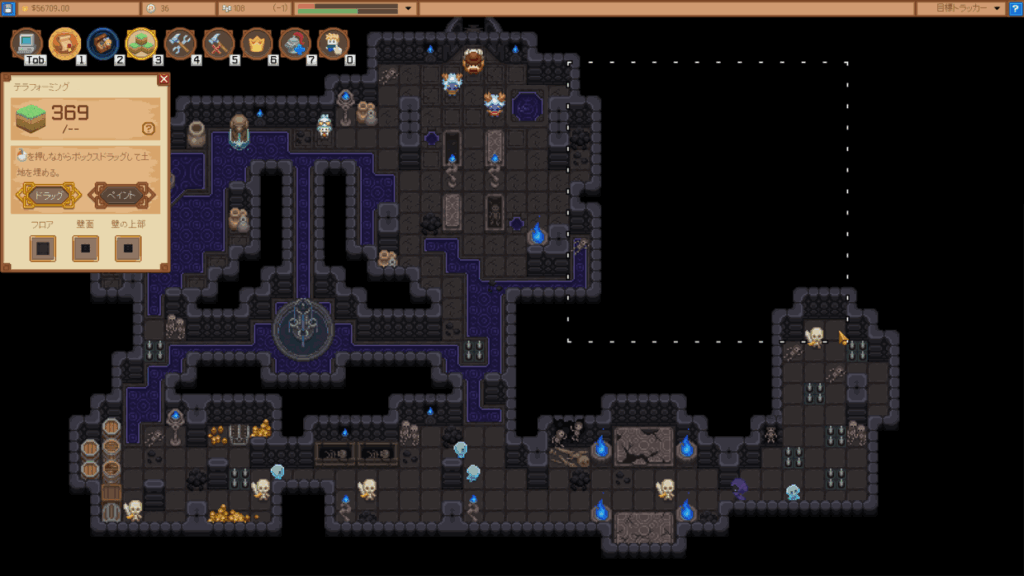Viewport: 1024px width, 576px height.
Task: Pick the 壁面 wall face tile swatch
Action: point(85,248)
